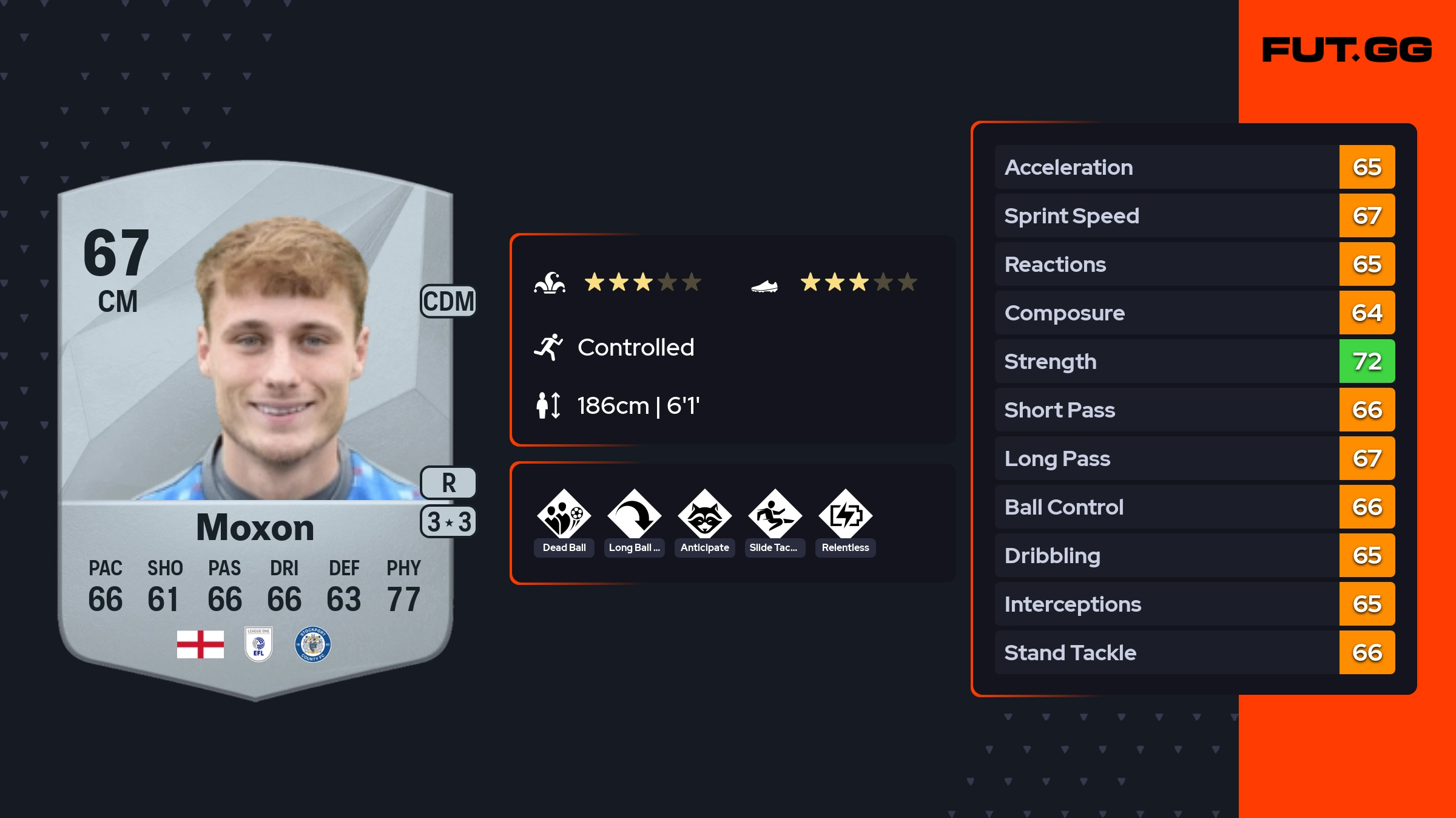Click the Strength stat row
The width and height of the screenshot is (1456, 818).
1194,361
